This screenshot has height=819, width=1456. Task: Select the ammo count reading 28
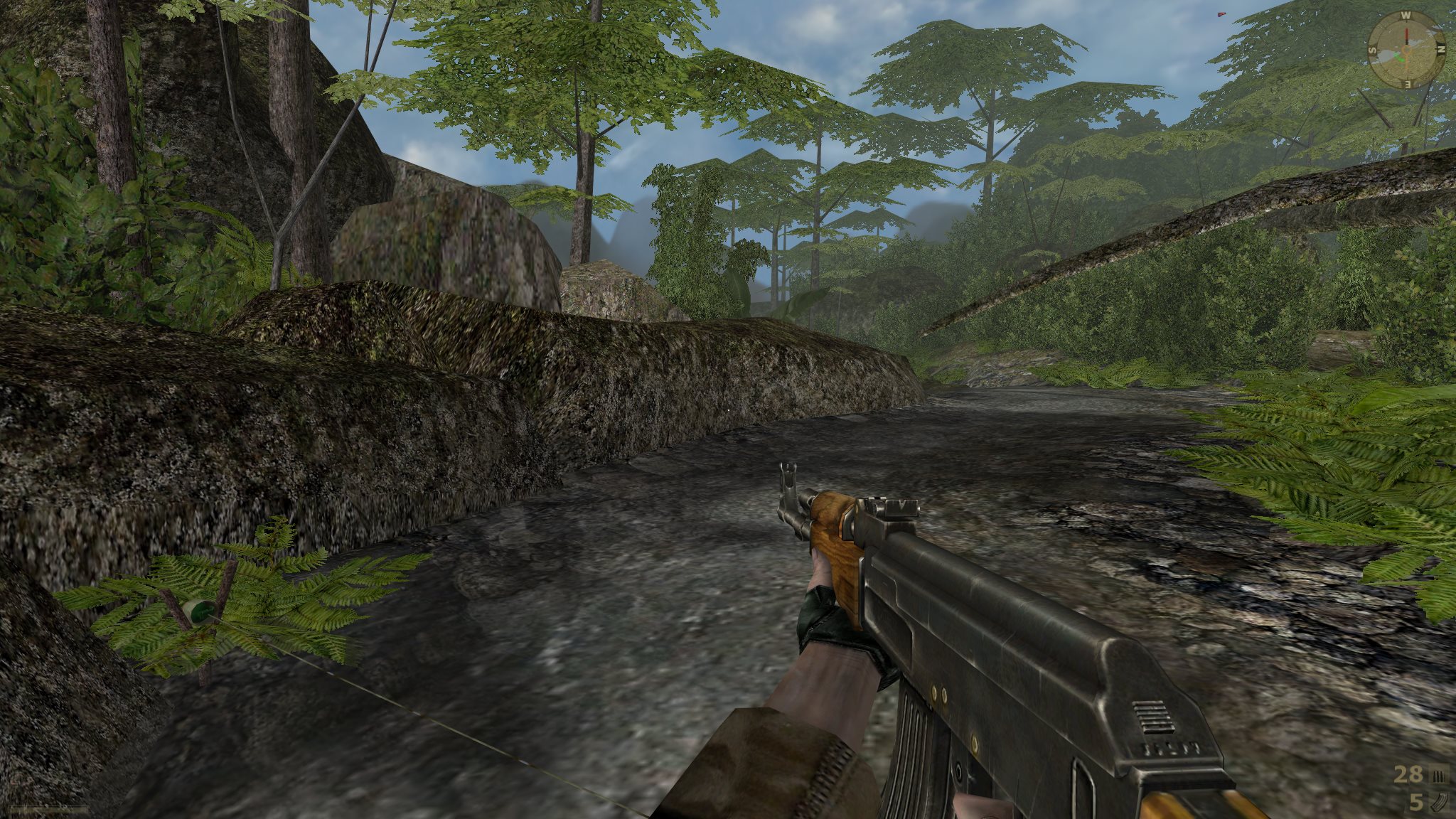click(x=1408, y=773)
